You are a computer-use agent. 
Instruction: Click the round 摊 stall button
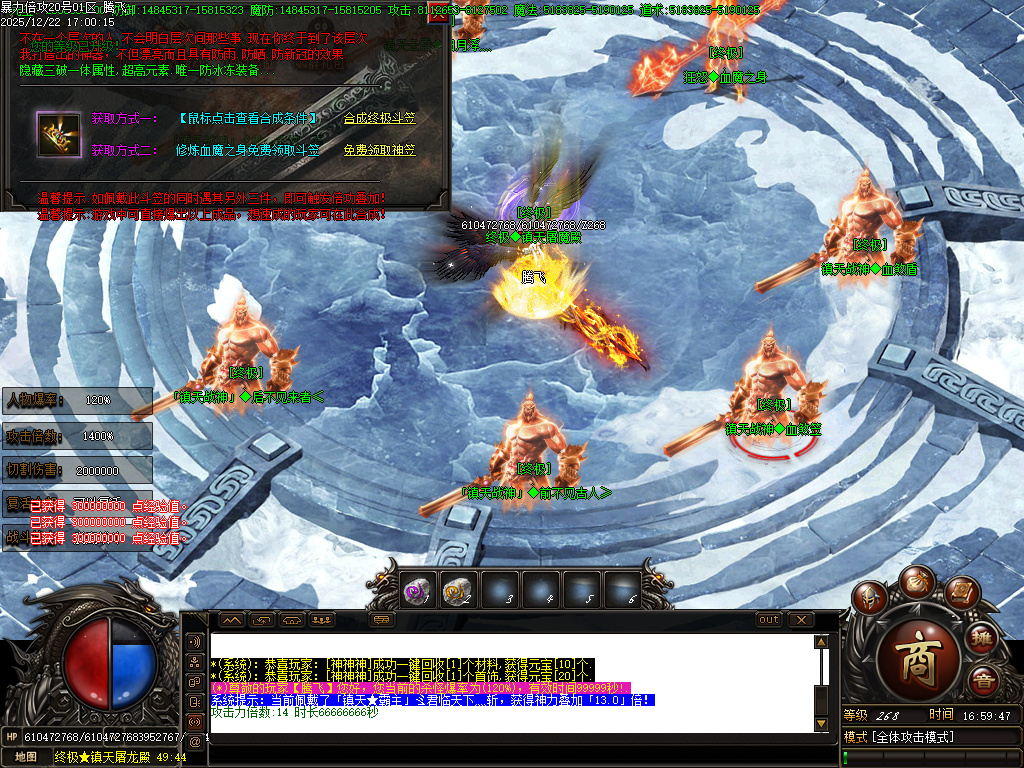[983, 638]
